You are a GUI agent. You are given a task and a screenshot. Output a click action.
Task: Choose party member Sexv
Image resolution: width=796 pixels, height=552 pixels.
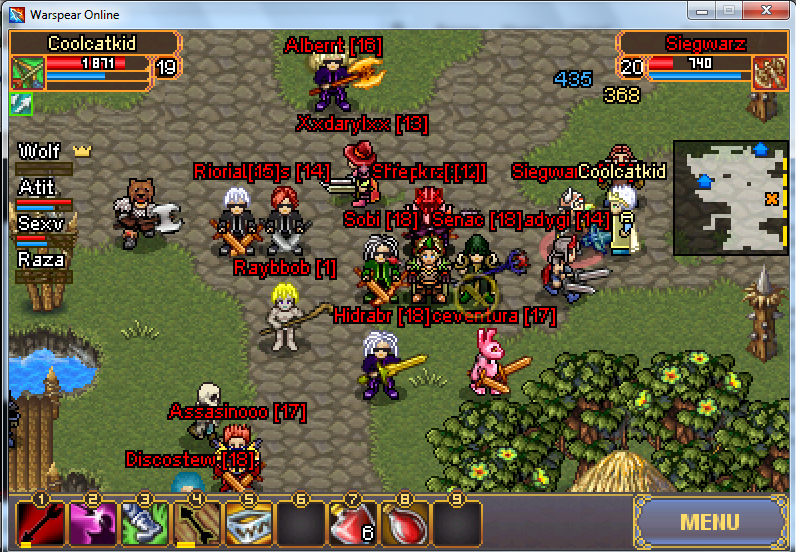point(41,224)
